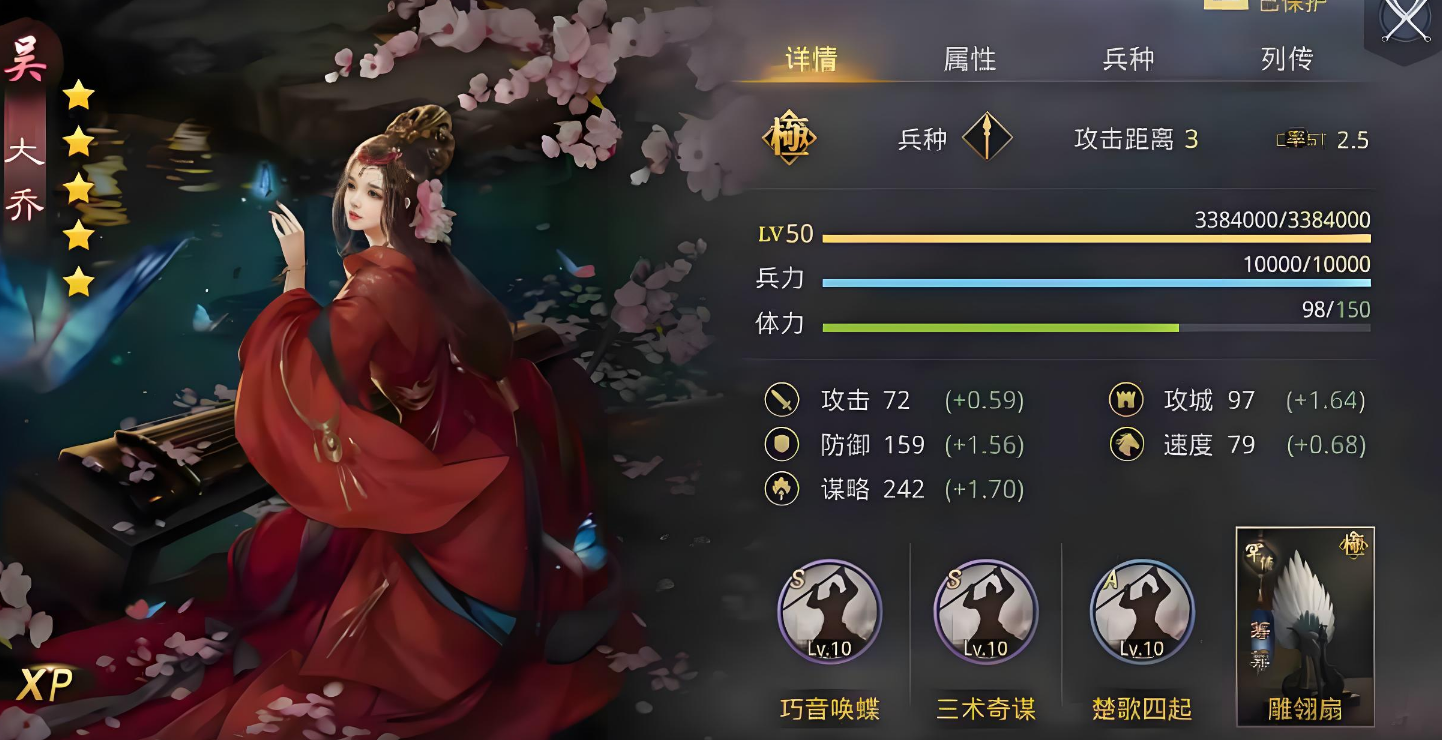Open the 雕翎扇 equipment thumbnail
This screenshot has width=1442, height=740.
tap(1303, 620)
